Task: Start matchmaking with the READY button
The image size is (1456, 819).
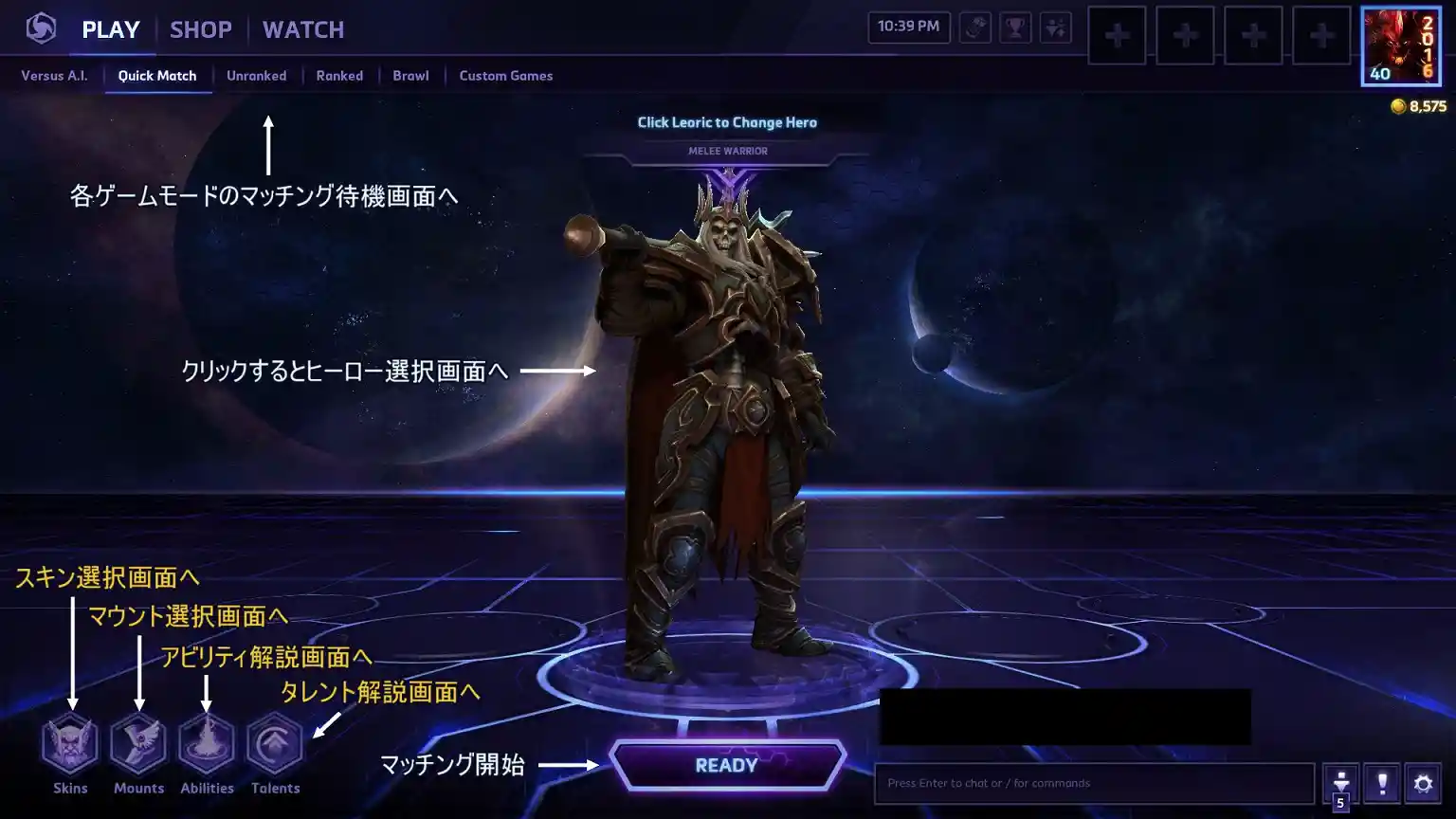Action: pyautogui.click(x=727, y=765)
